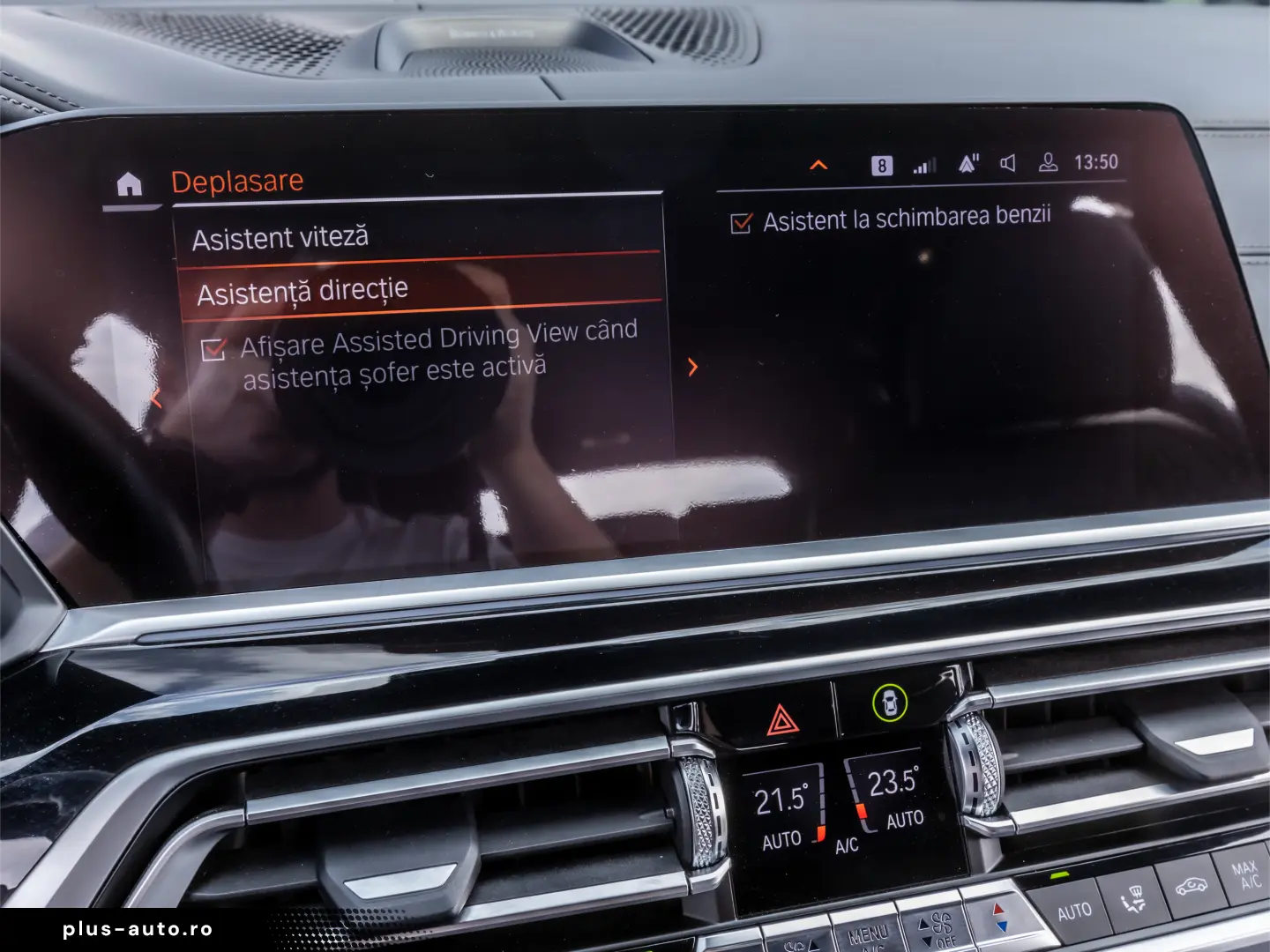Uncheck the Afișare Assisted Driving View checkbox
The image size is (1270, 952).
pos(213,351)
